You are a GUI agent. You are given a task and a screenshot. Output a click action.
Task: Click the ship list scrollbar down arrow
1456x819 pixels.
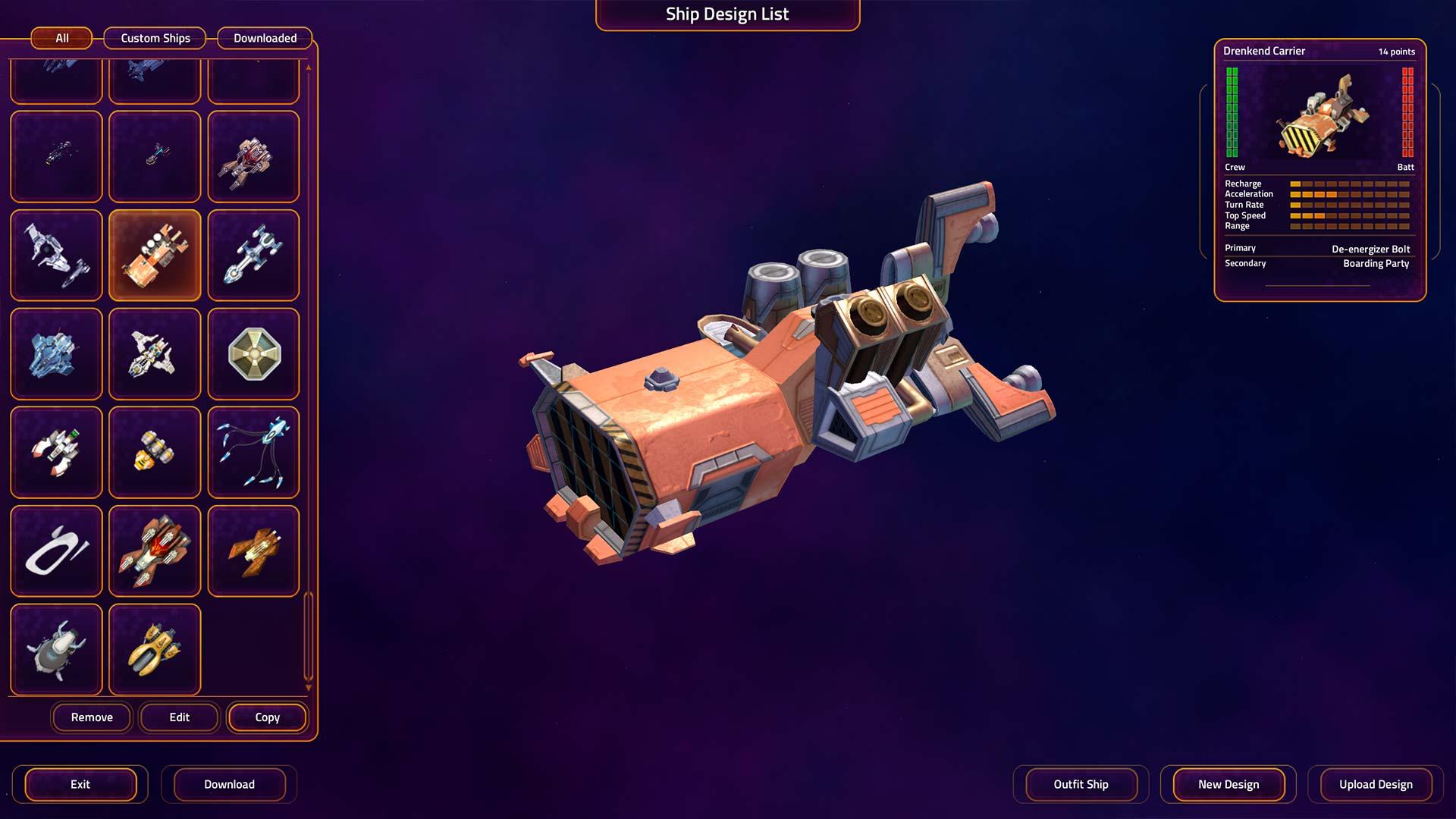click(x=309, y=688)
